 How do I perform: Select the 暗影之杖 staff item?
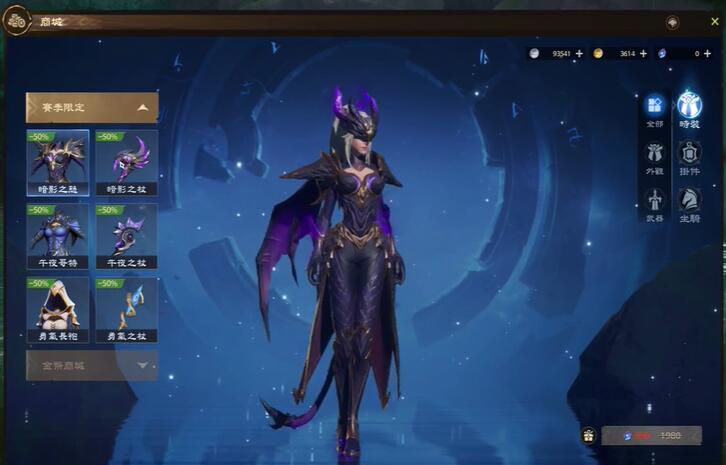[126, 162]
